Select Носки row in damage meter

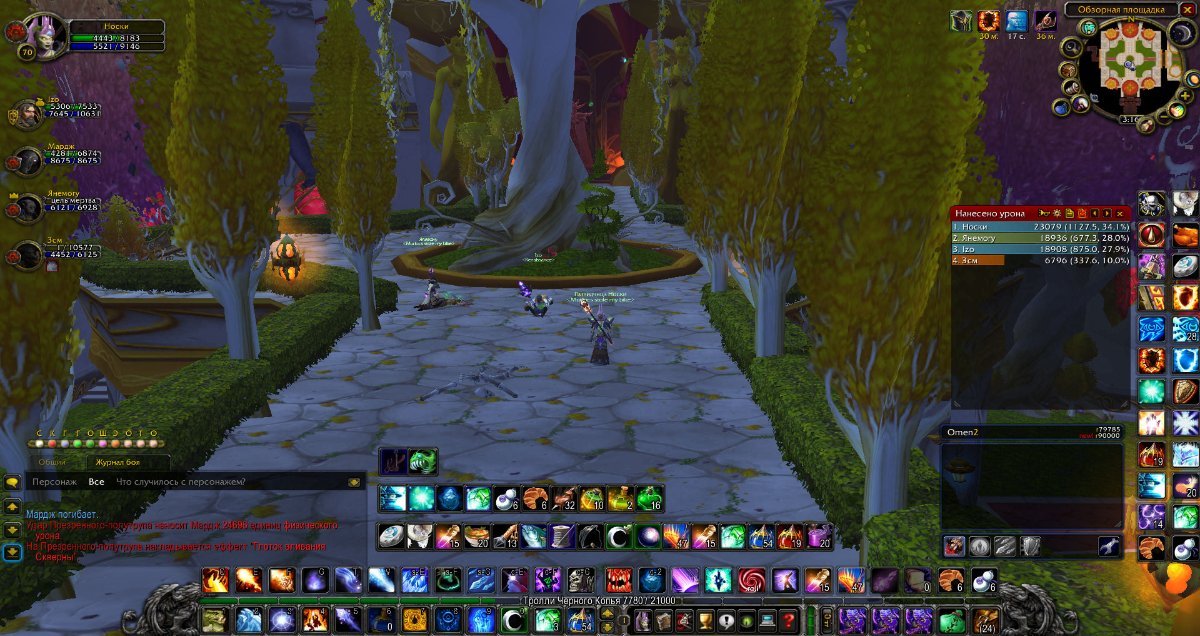tap(1040, 227)
